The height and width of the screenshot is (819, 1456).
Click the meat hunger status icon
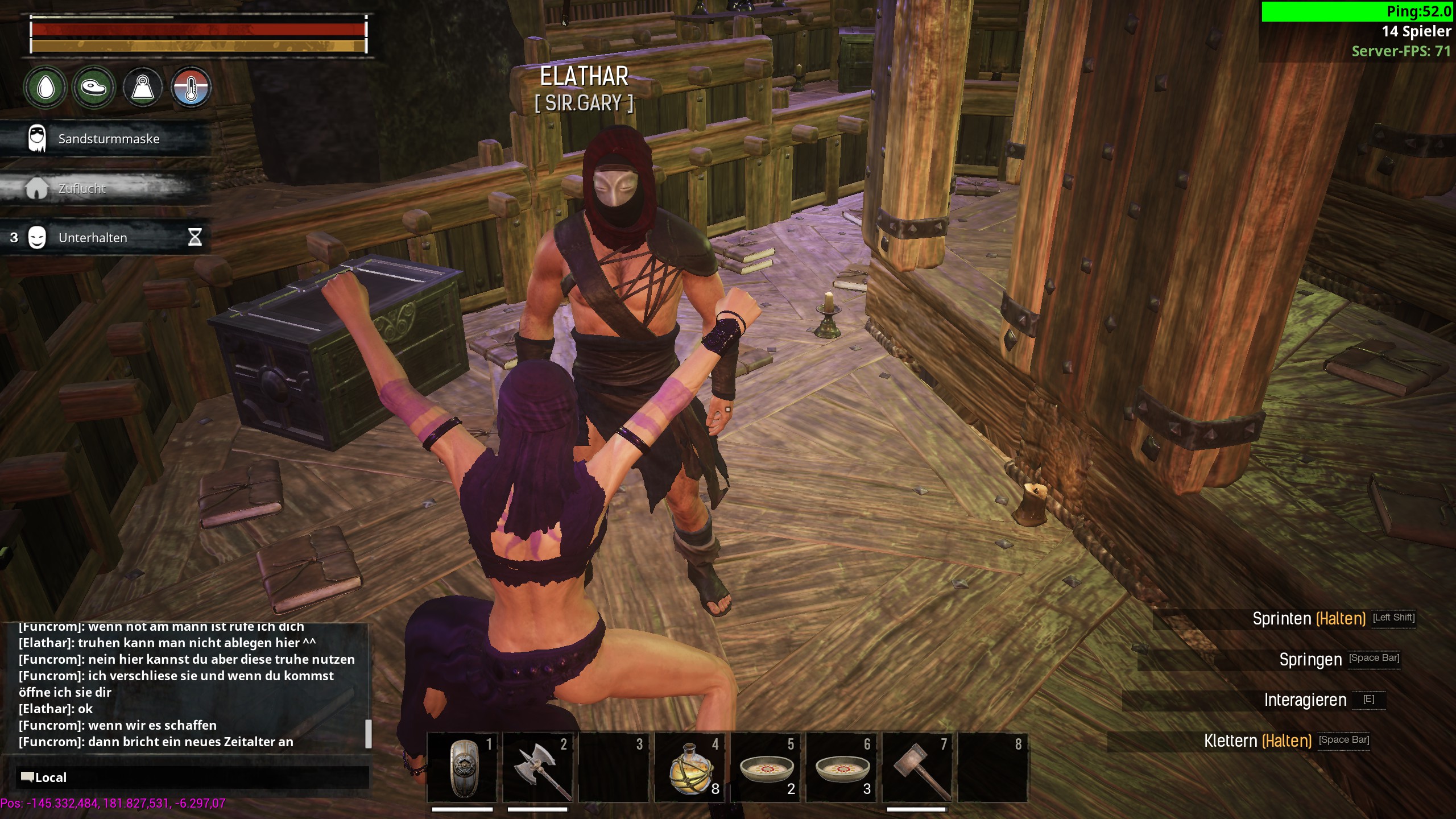pos(94,88)
